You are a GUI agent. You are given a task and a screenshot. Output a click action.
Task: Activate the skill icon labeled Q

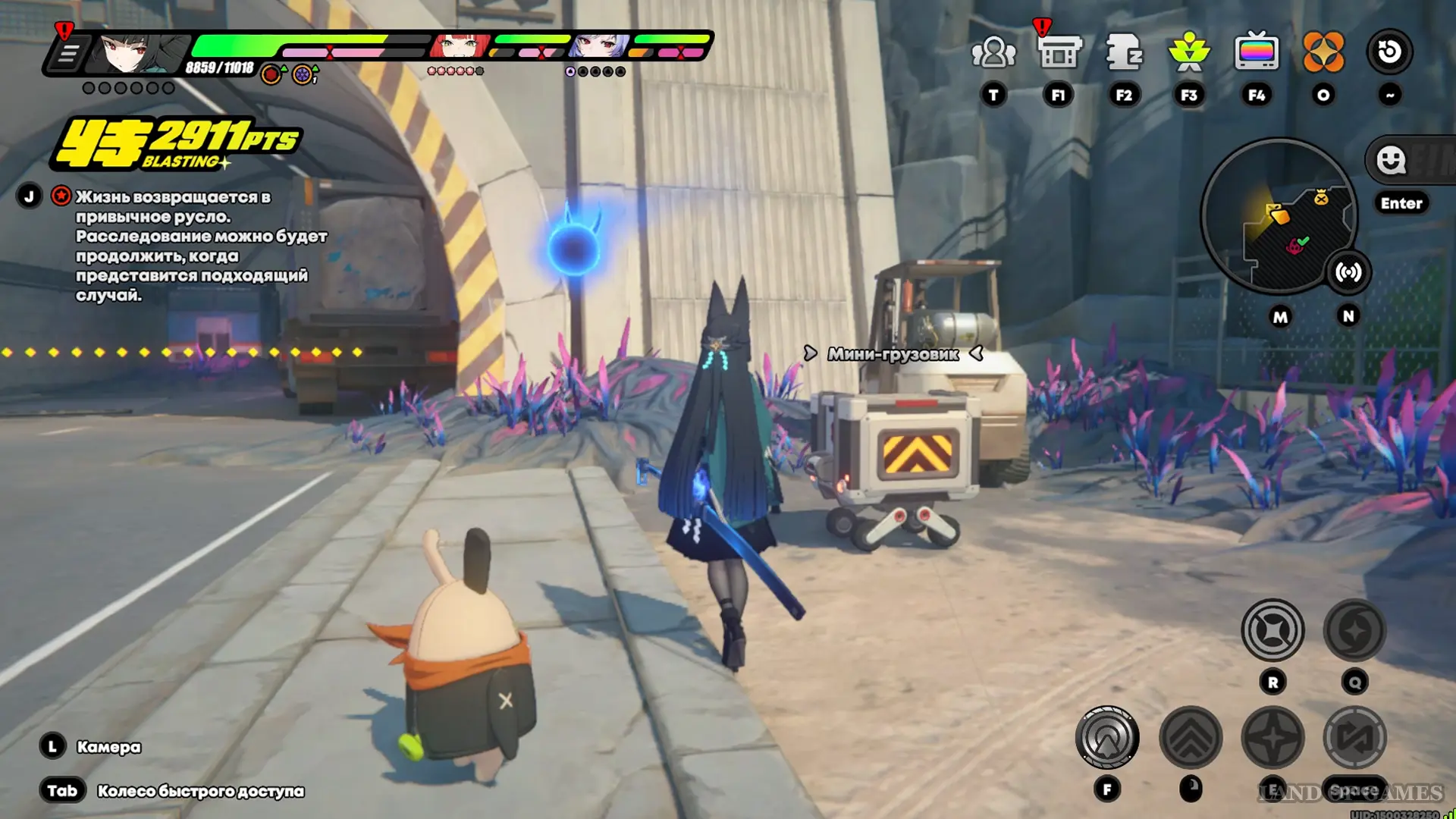[x=1354, y=630]
